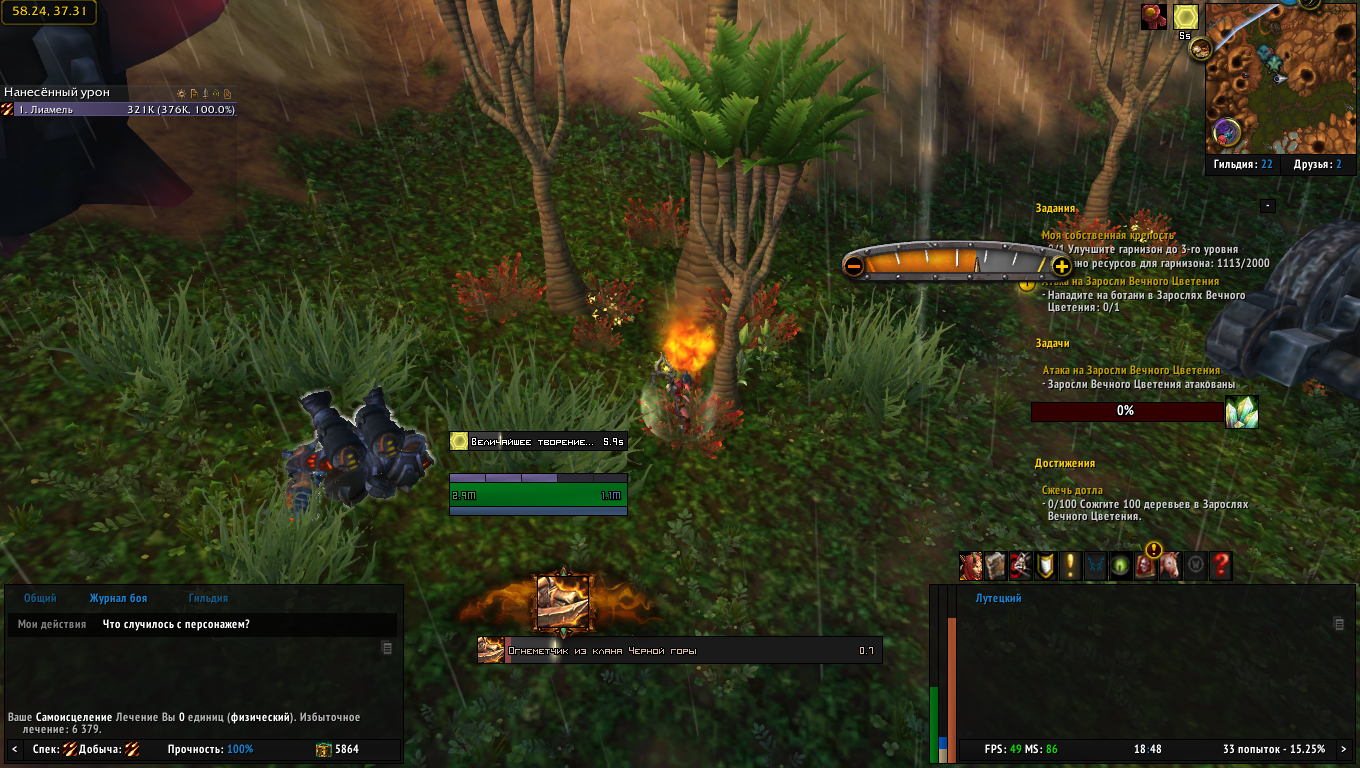Select the Лиамель row in damage meter
The height and width of the screenshot is (768, 1360).
118,109
